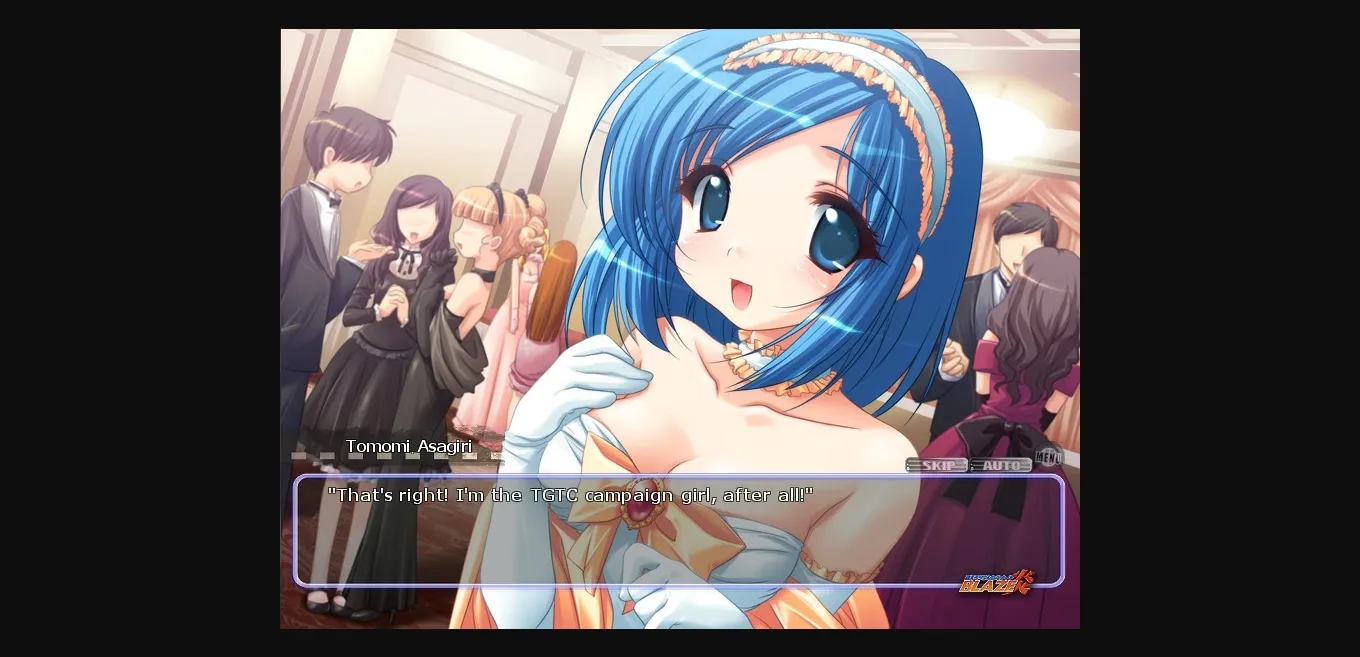
Task: Enable AUTO text advance
Action: (x=1000, y=465)
